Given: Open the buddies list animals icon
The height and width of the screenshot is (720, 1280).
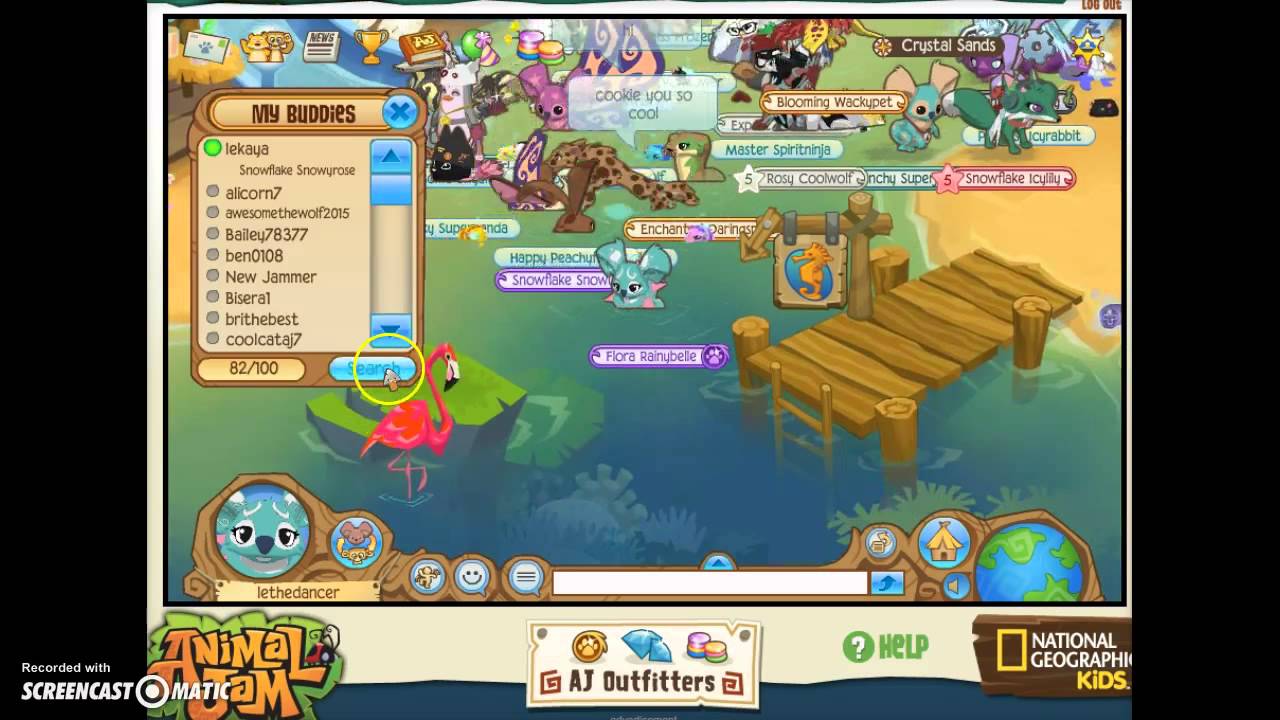Looking at the screenshot, I should 267,45.
